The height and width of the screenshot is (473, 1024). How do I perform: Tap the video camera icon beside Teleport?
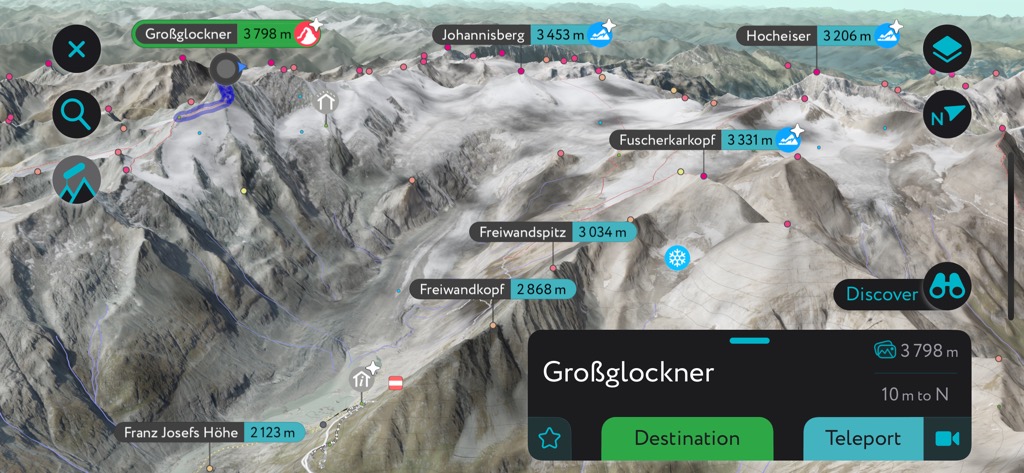point(945,438)
